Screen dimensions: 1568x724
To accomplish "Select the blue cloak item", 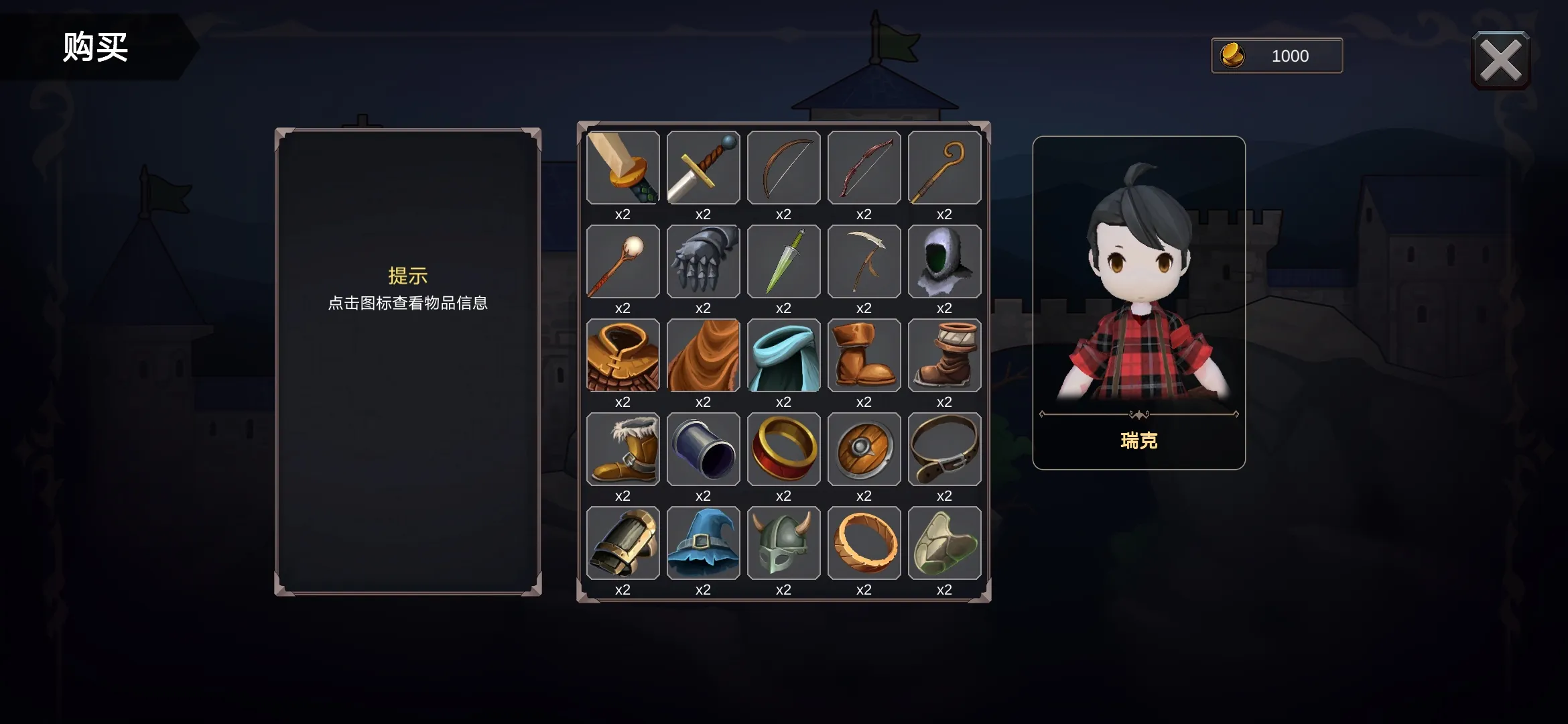I will pos(783,355).
